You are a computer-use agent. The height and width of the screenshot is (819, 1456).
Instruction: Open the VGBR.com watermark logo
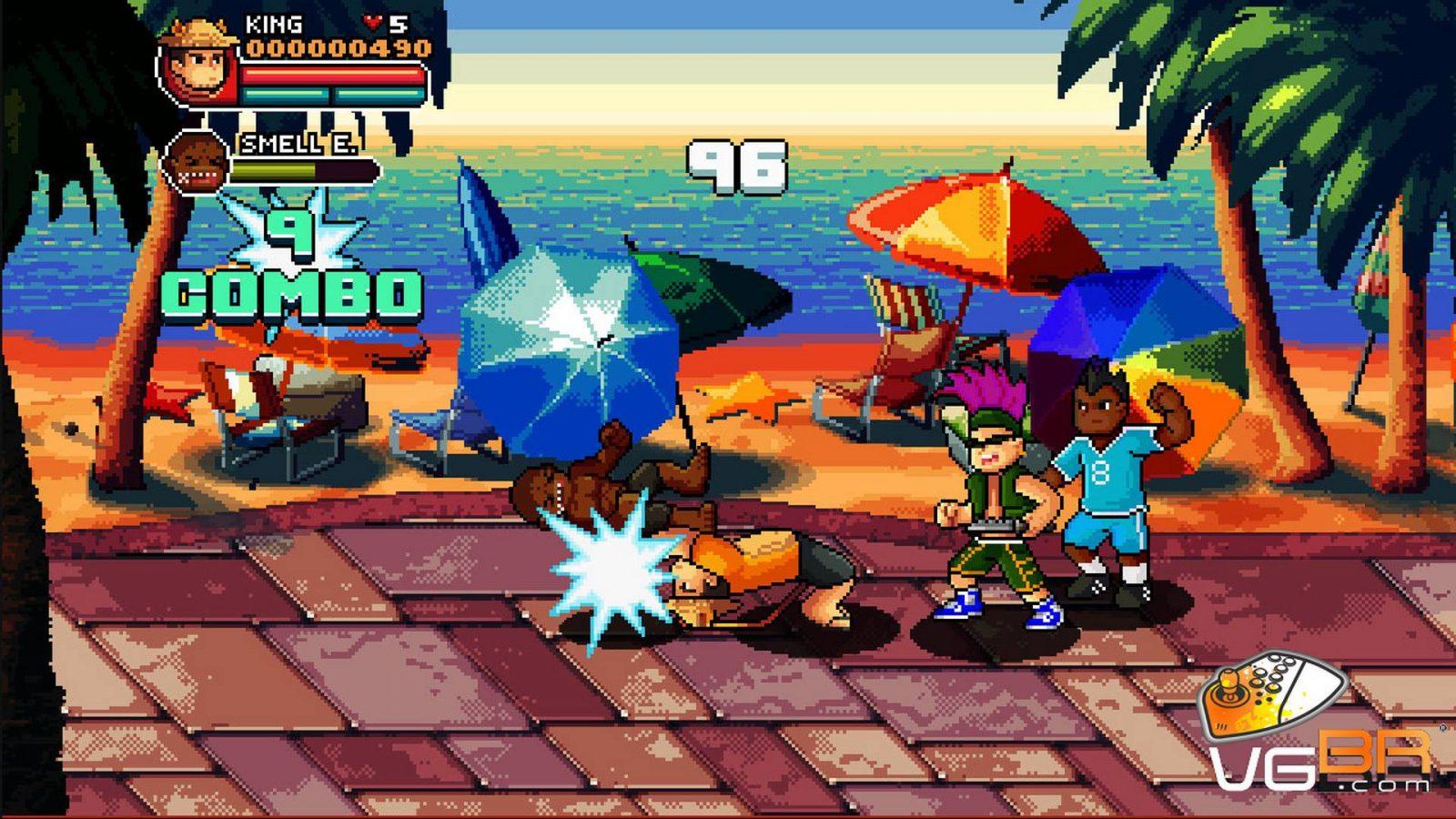pyautogui.click(x=1320, y=730)
